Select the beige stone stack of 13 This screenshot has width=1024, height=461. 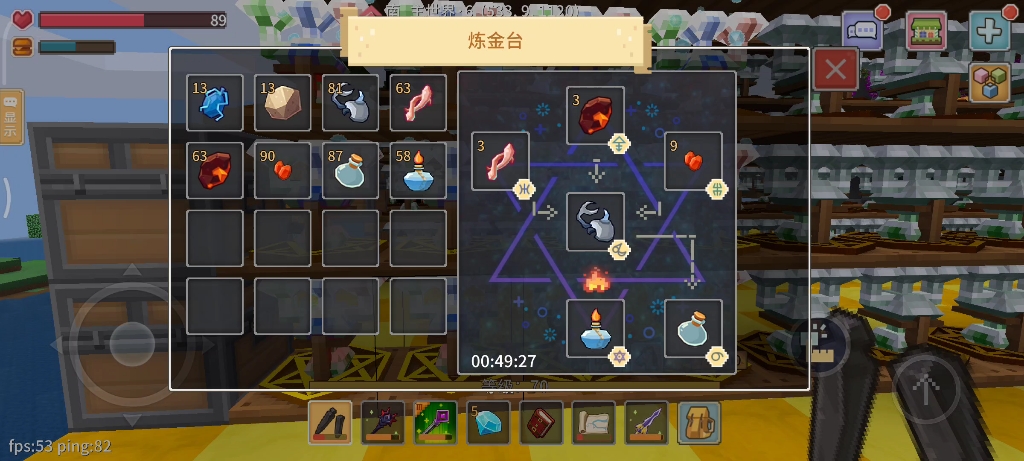283,103
